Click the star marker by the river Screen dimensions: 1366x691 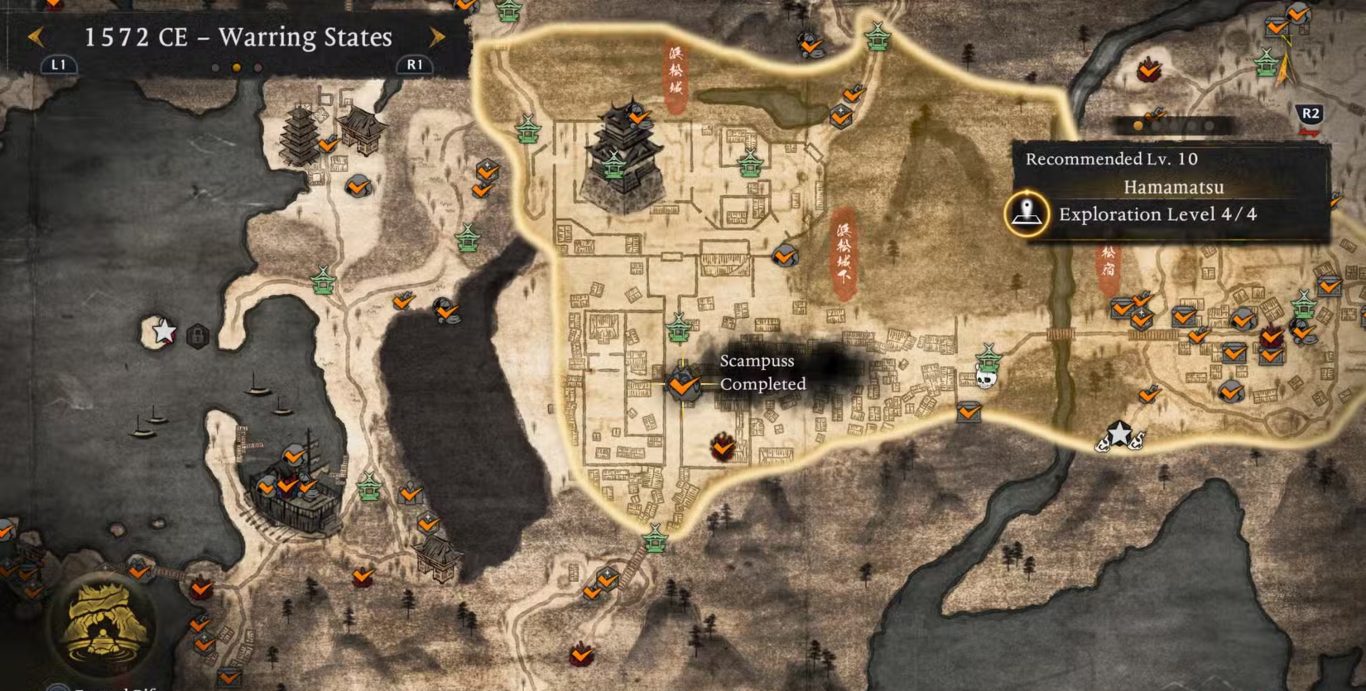point(1119,434)
